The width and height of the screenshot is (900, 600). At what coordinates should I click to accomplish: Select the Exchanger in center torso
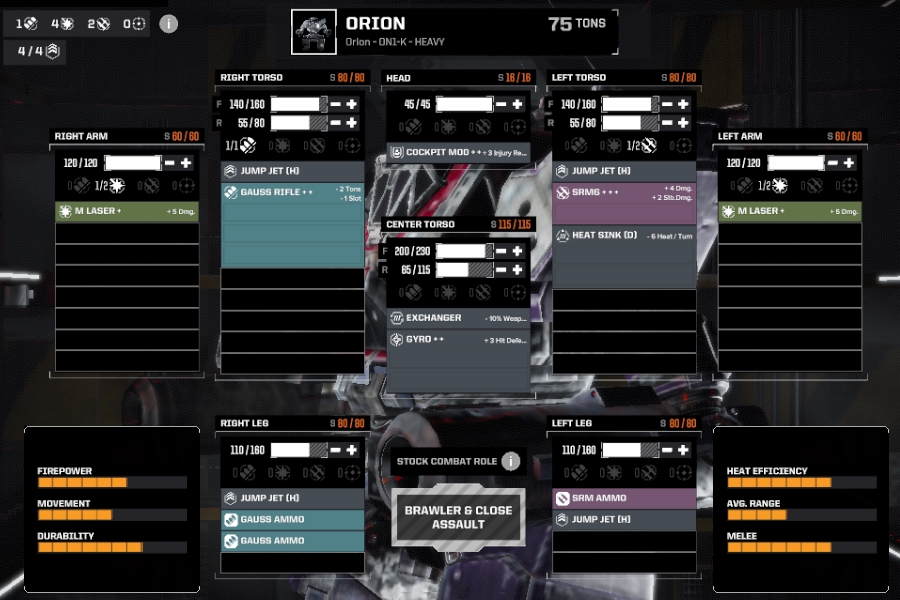pyautogui.click(x=458, y=318)
